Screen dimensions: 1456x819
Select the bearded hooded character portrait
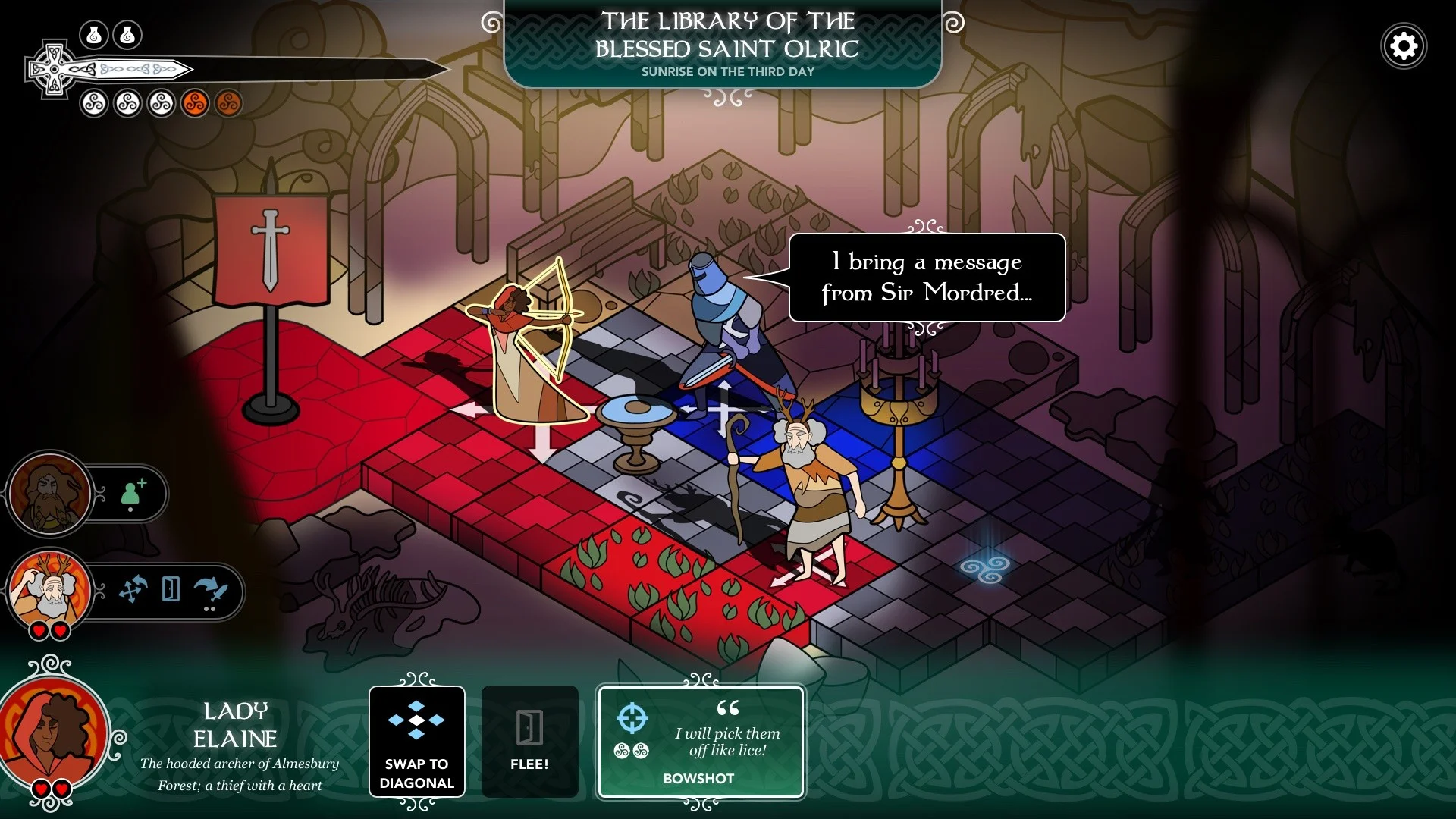coord(50,494)
